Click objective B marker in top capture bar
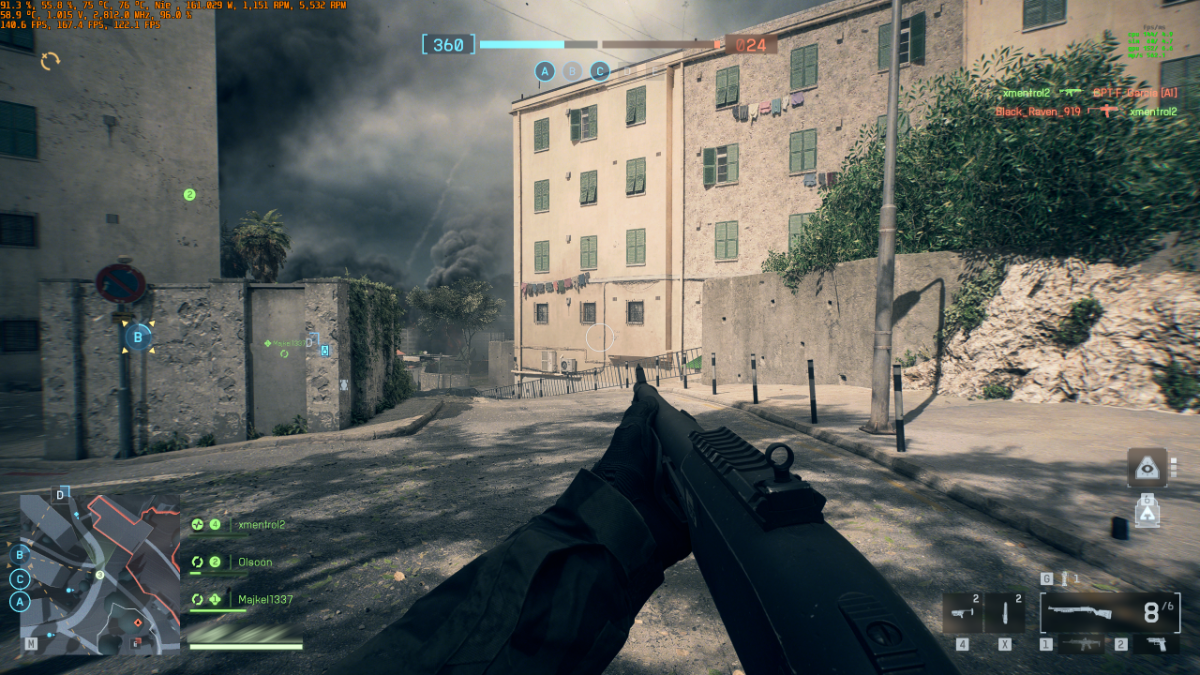 click(x=572, y=71)
